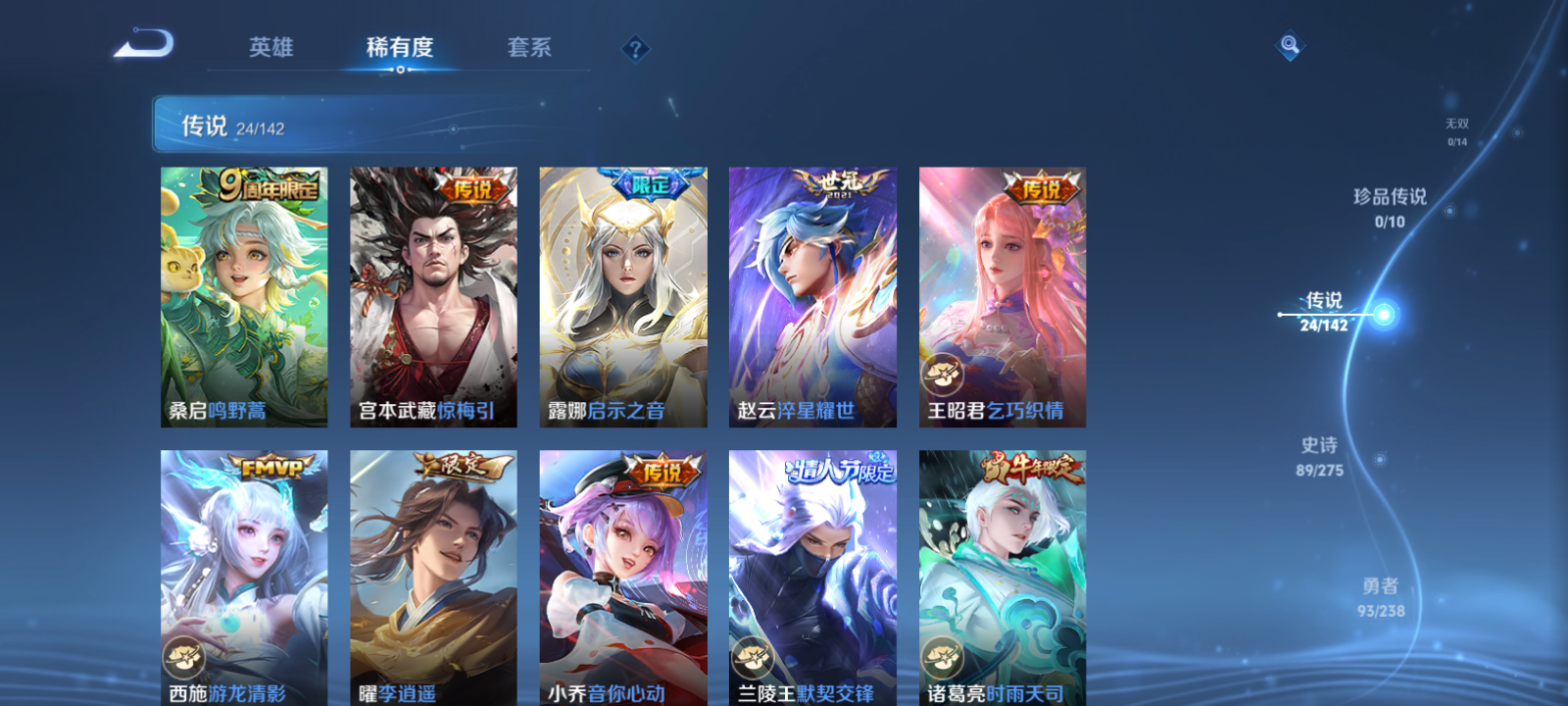Image resolution: width=1568 pixels, height=706 pixels.
Task: Click the glowing node beside 传说 on the path
Action: pyautogui.click(x=1384, y=314)
